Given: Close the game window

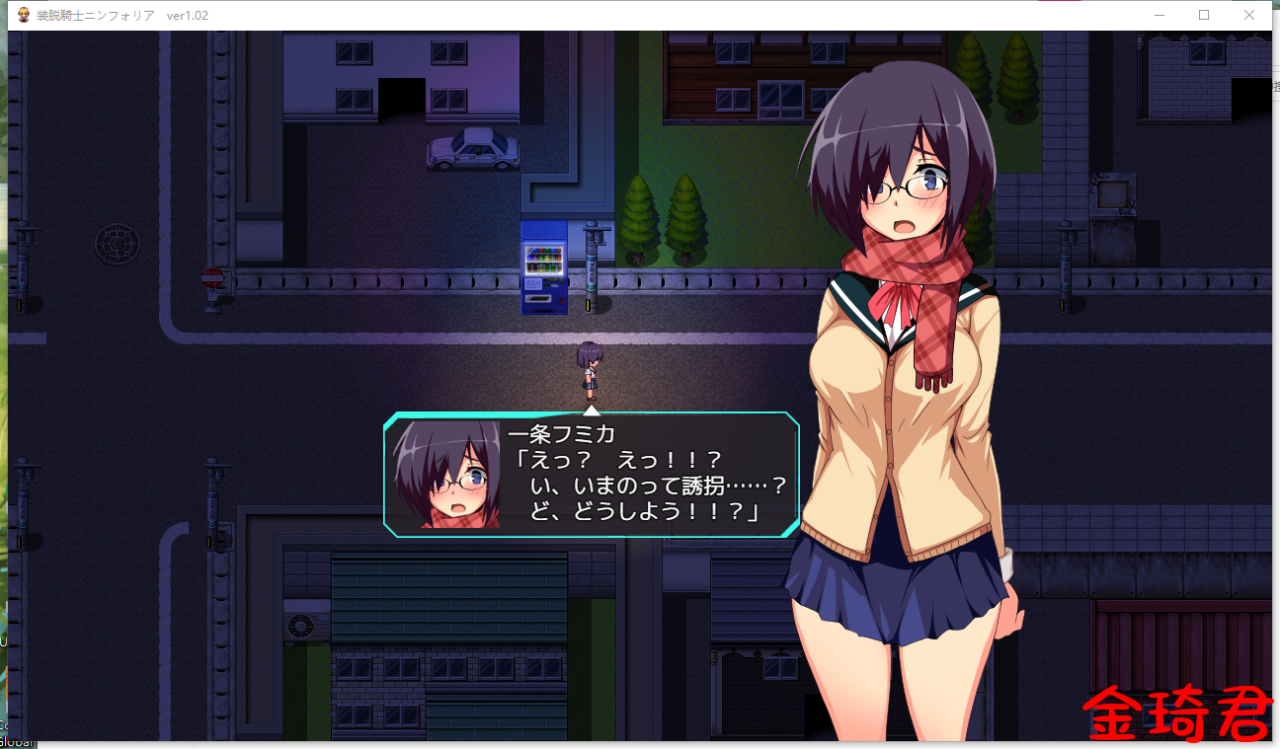Looking at the screenshot, I should 1249,15.
